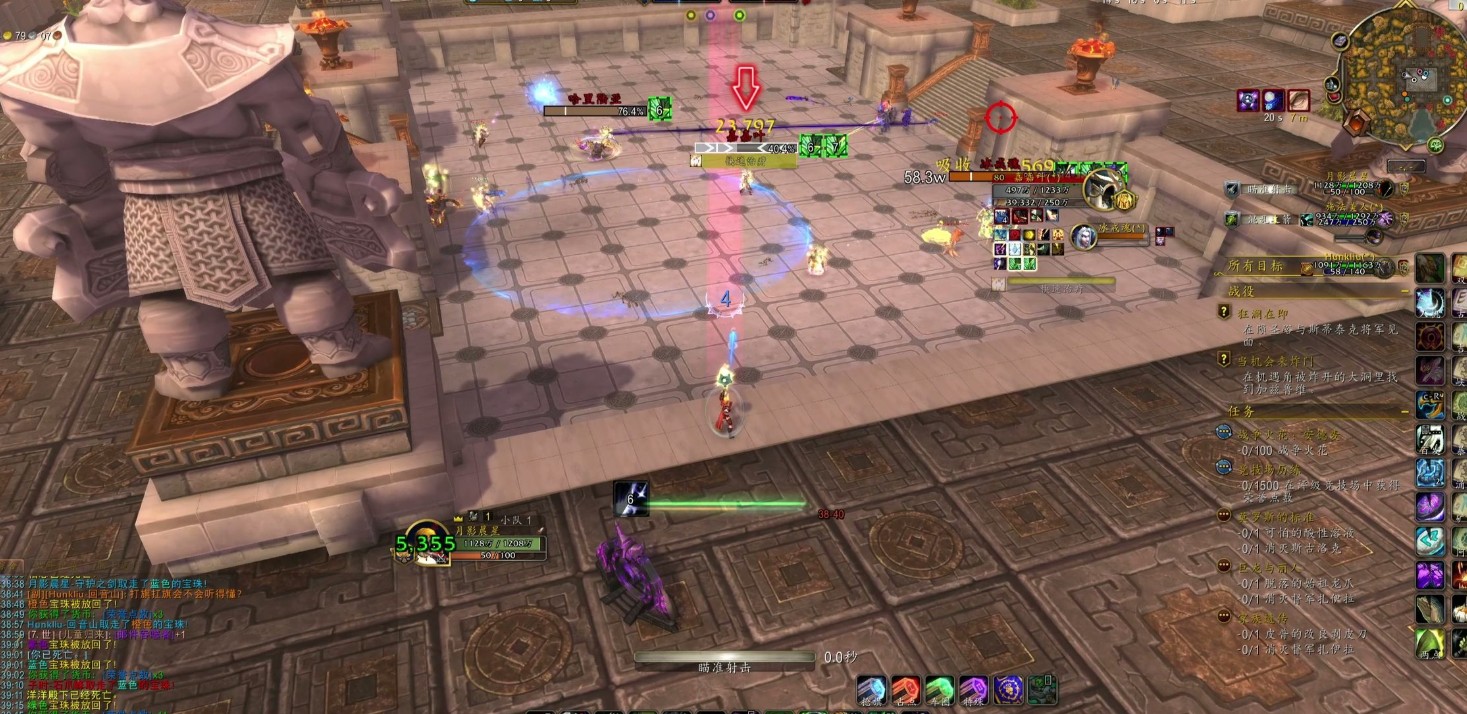
Task: Click the blue round emblem icon
Action: tap(1008, 690)
